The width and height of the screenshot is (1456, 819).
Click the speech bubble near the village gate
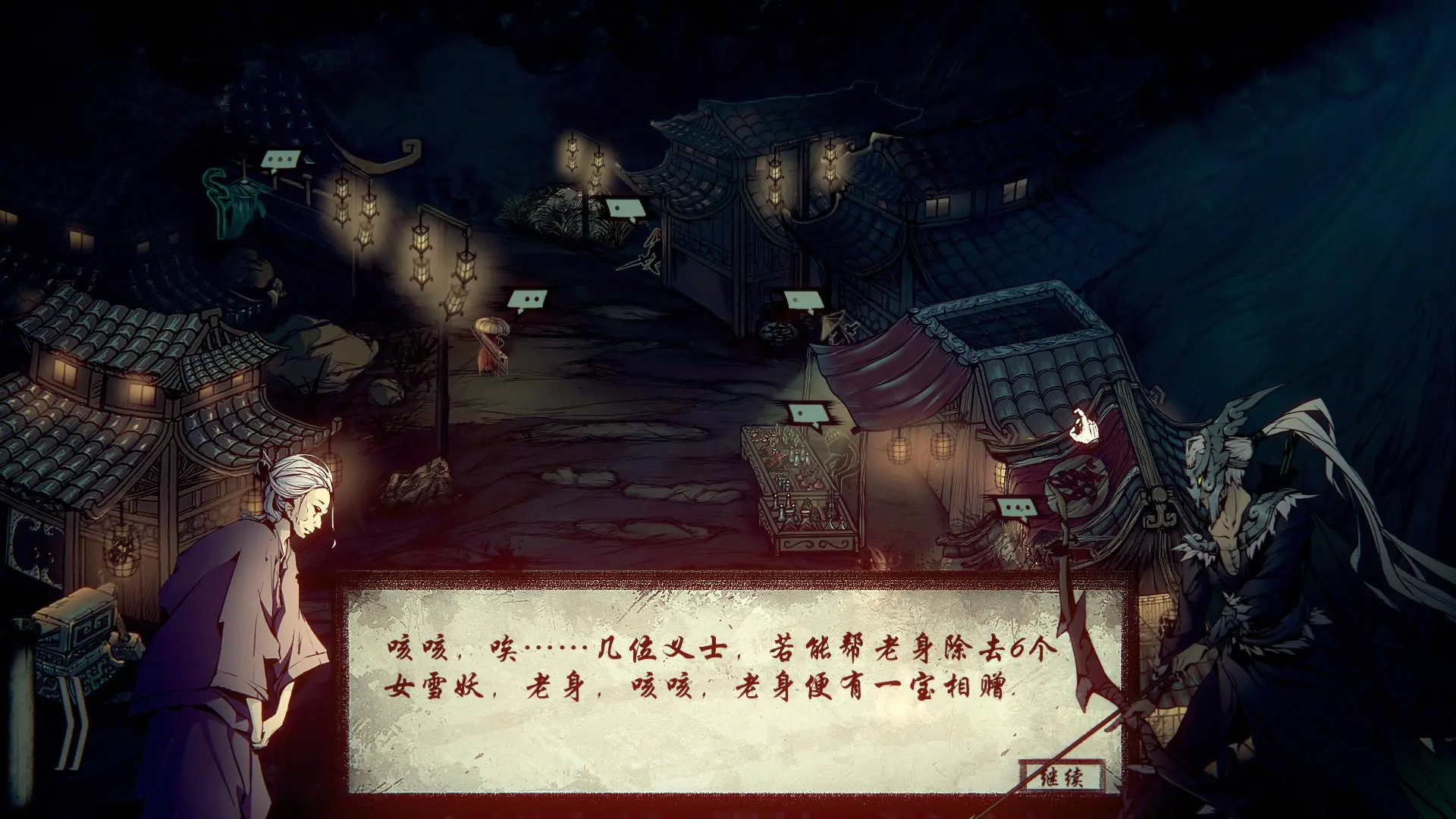click(x=624, y=208)
